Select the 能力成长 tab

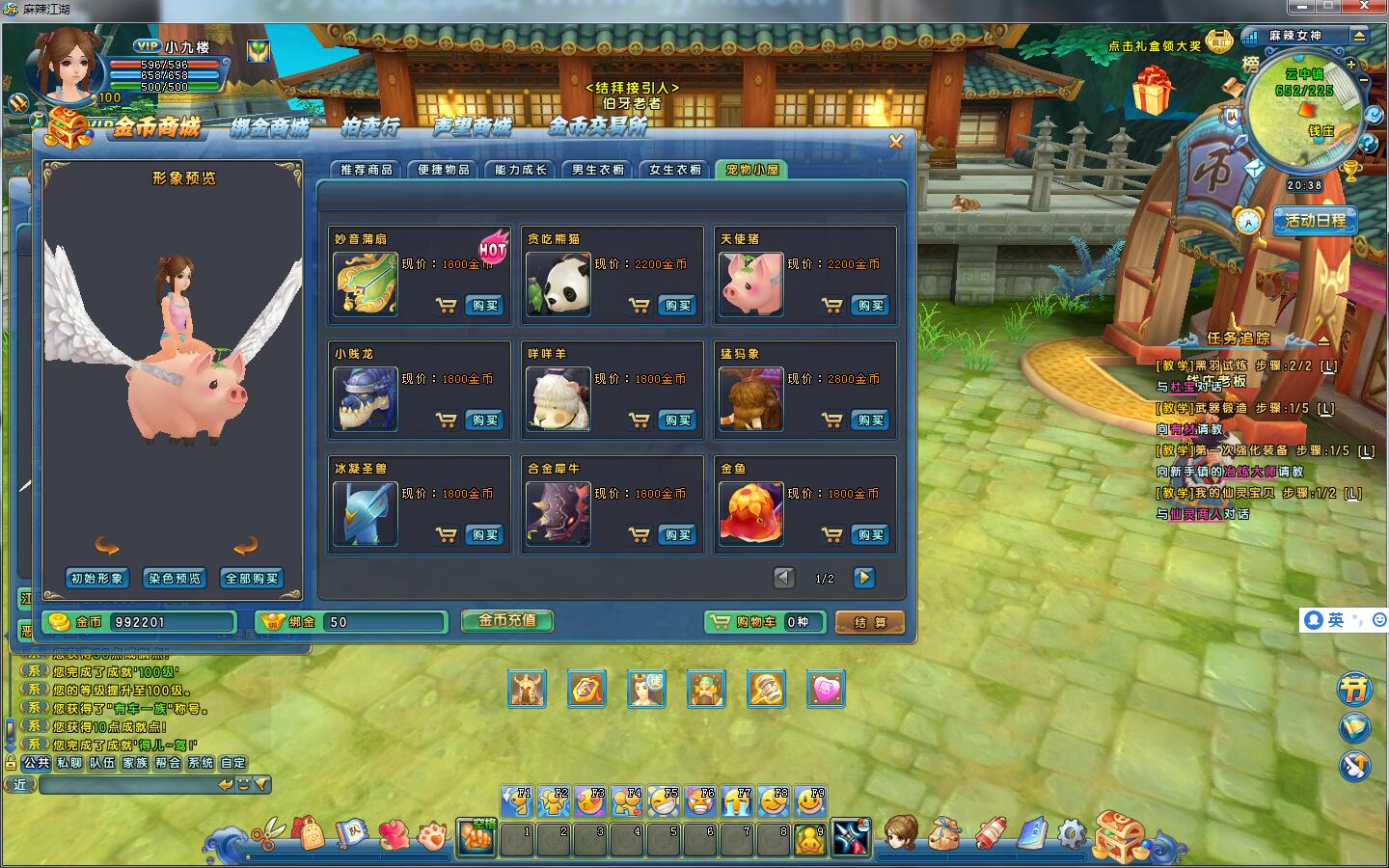click(x=521, y=170)
